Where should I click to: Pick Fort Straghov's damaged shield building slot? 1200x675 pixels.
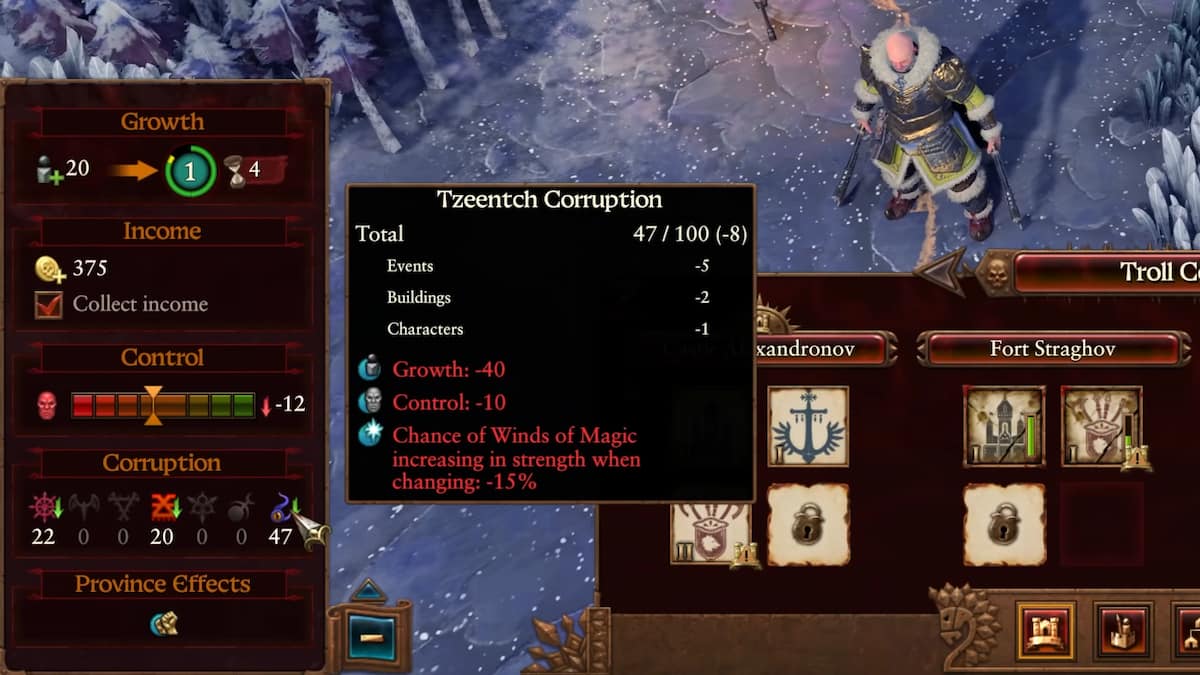coord(1100,427)
